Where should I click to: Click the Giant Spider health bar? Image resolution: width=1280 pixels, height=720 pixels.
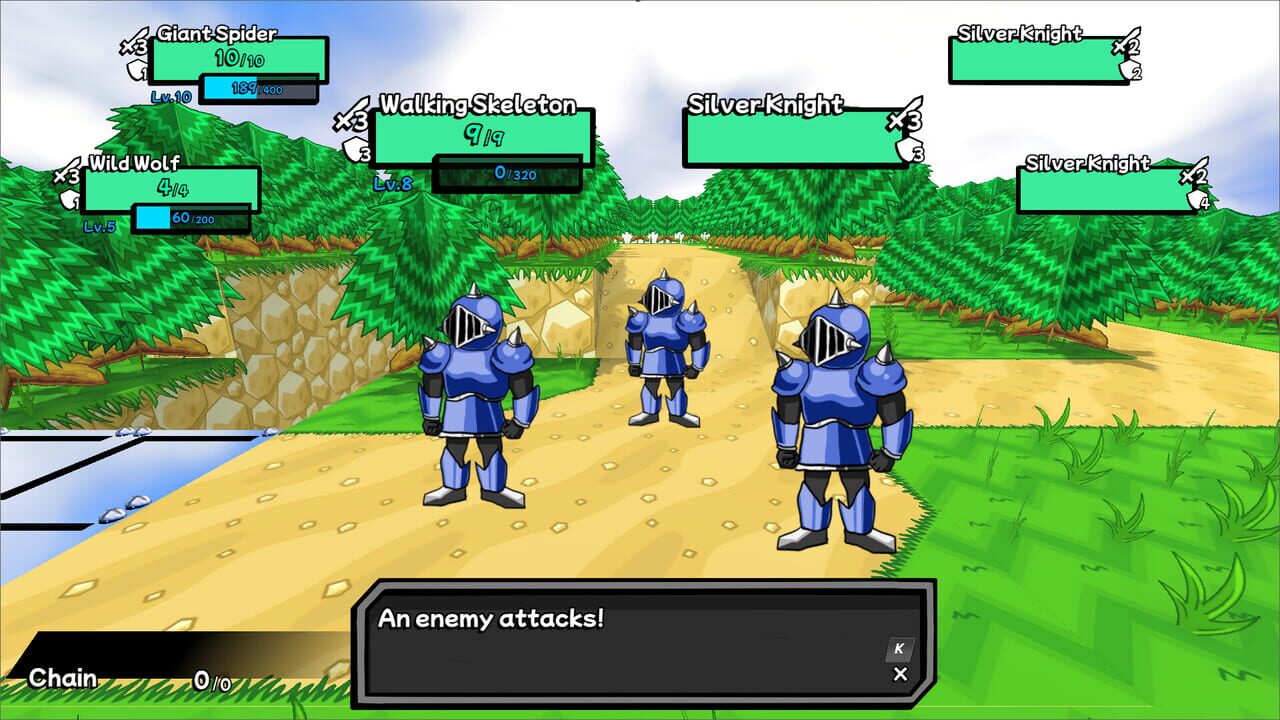coord(243,60)
